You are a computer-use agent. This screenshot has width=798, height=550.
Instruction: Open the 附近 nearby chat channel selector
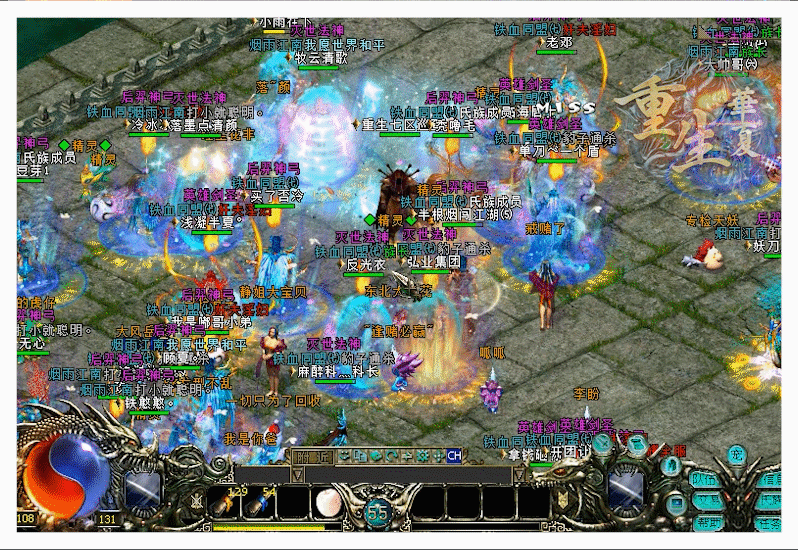(x=312, y=456)
